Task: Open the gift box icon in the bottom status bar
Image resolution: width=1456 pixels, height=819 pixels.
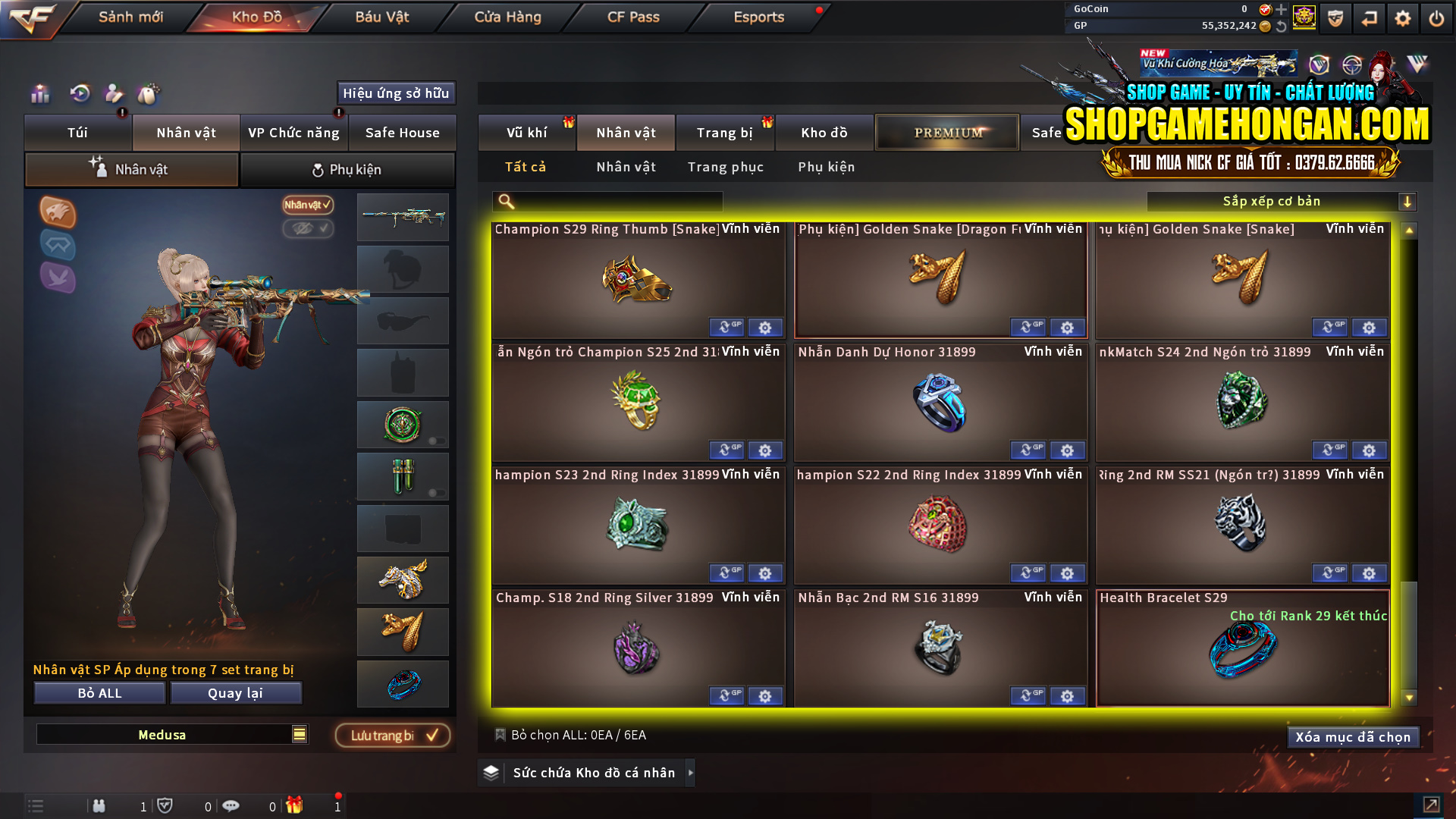Action: pos(295,805)
